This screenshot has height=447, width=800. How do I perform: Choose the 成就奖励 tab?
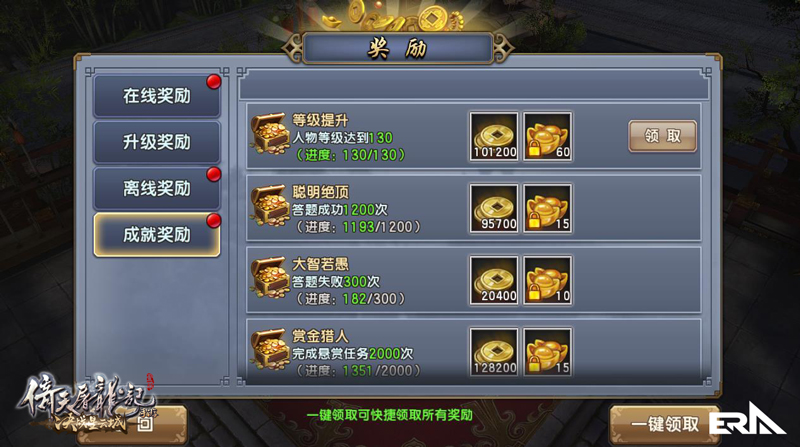point(156,235)
